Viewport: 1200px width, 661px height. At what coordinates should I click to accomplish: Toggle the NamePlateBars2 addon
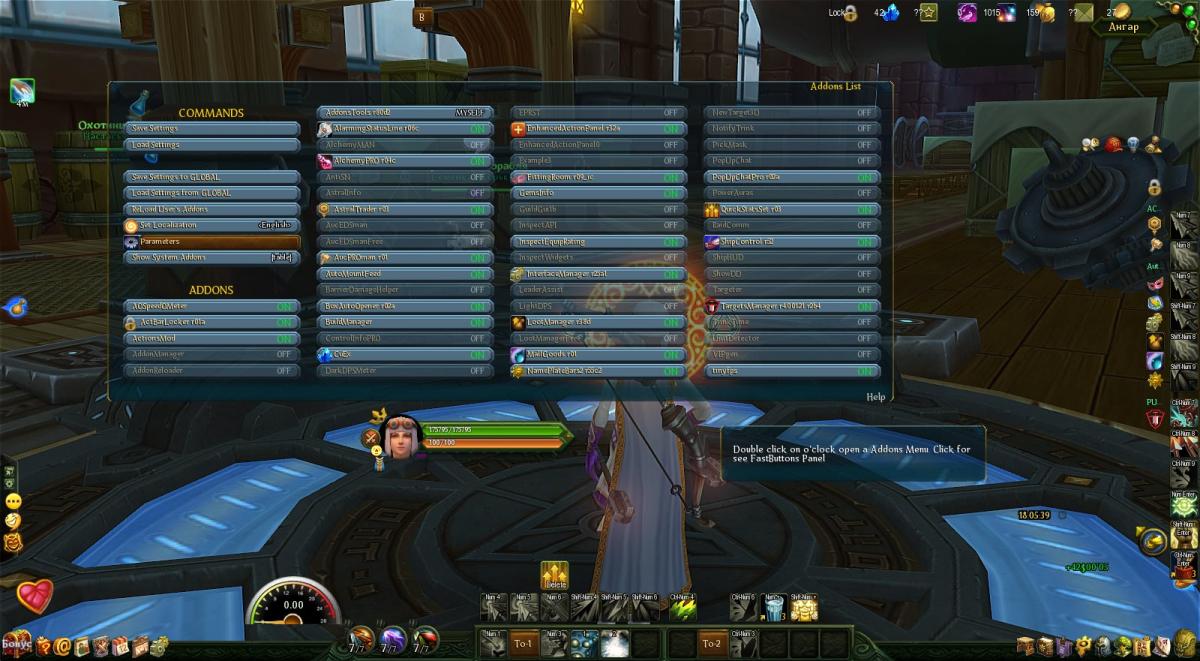click(670, 371)
